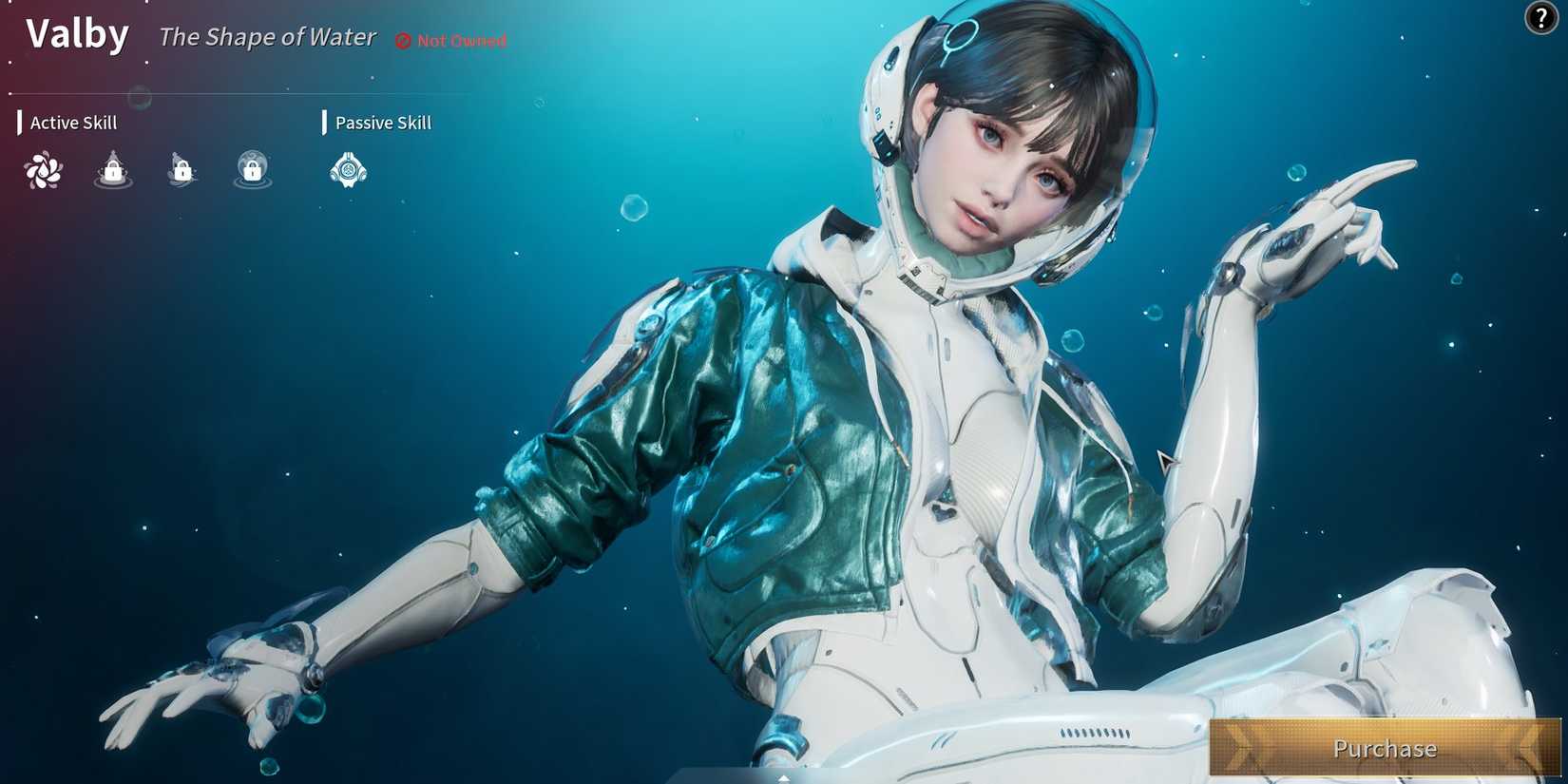Click the second locked active skill icon
Screen dimensions: 1568x784
coord(111,169)
